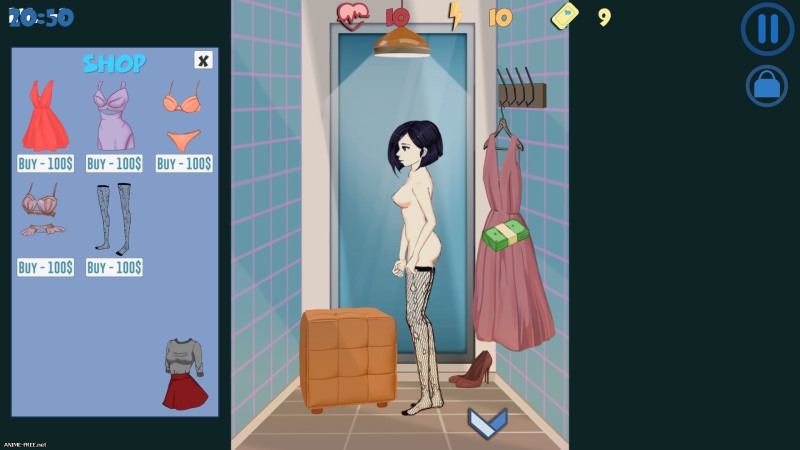Screen dimensions: 800x450
Task: Buy the fishnet stockings for 100$
Action: click(114, 267)
